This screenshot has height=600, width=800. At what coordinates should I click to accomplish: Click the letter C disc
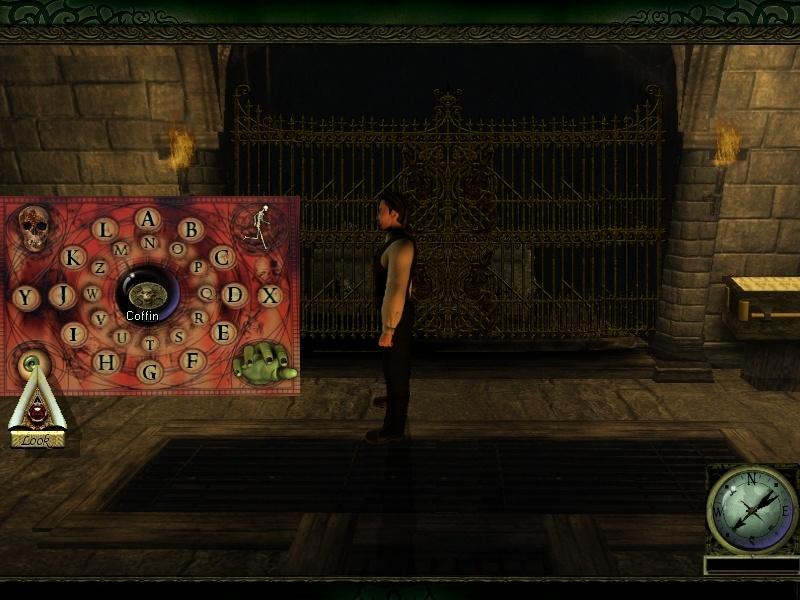point(222,257)
